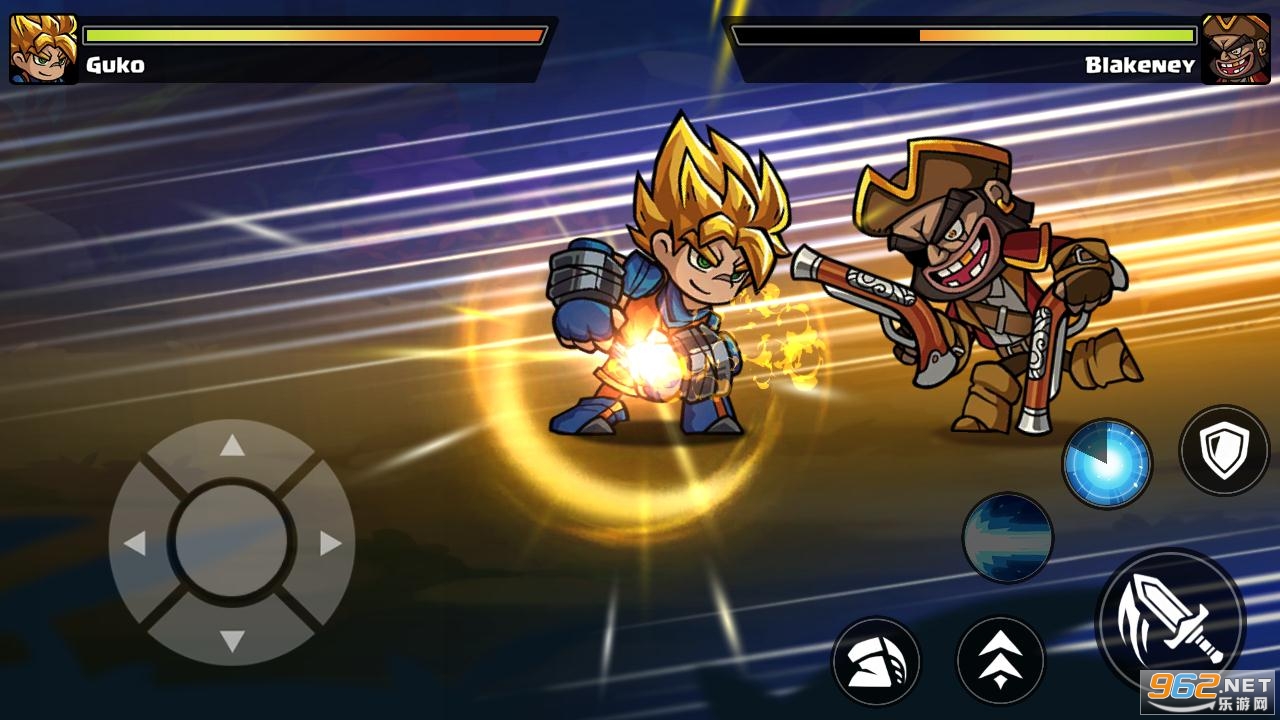Tap the sword attack button
Screen dimensions: 1280x720
point(1170,621)
